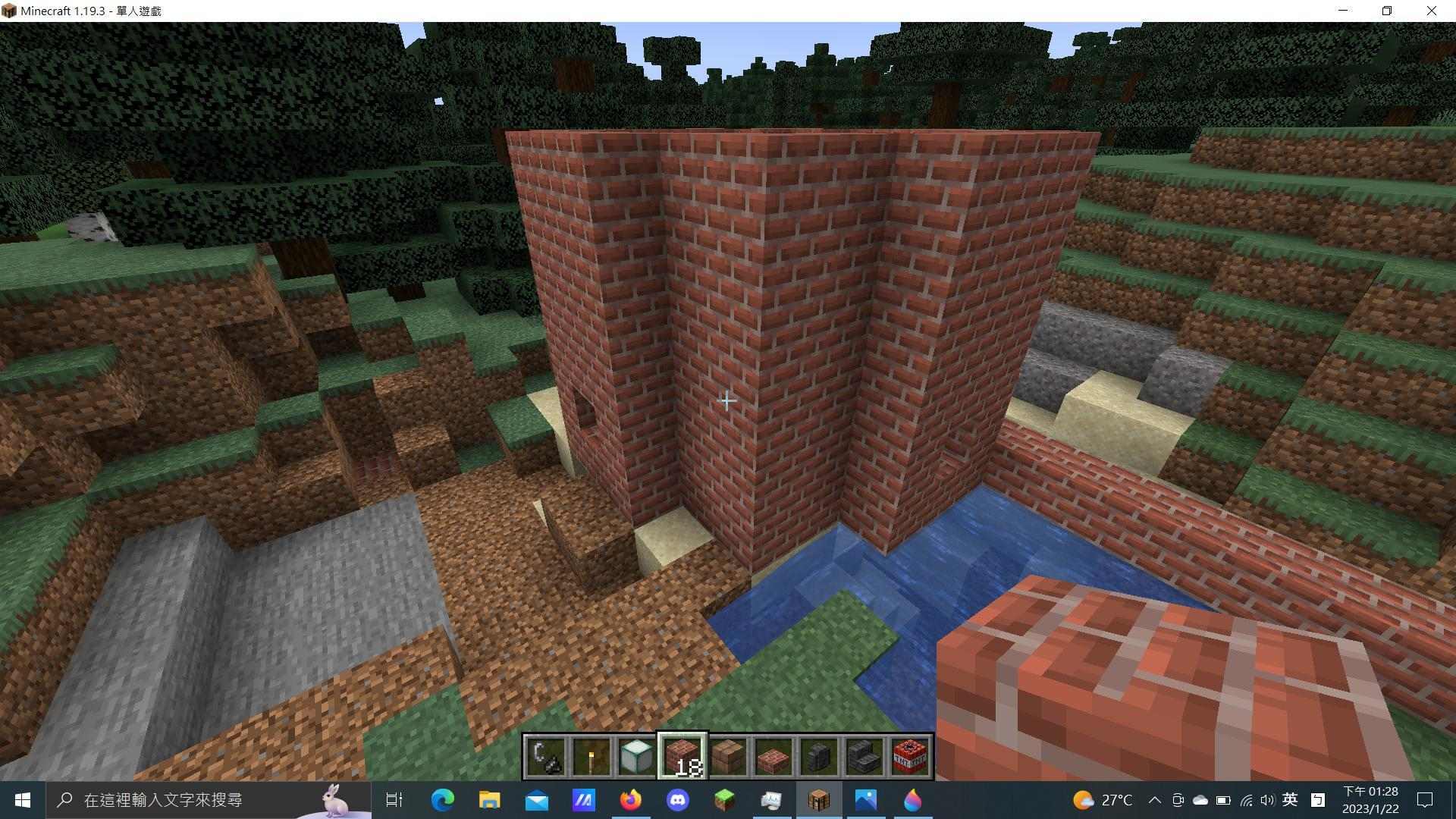Open the Start menu

[x=20, y=800]
